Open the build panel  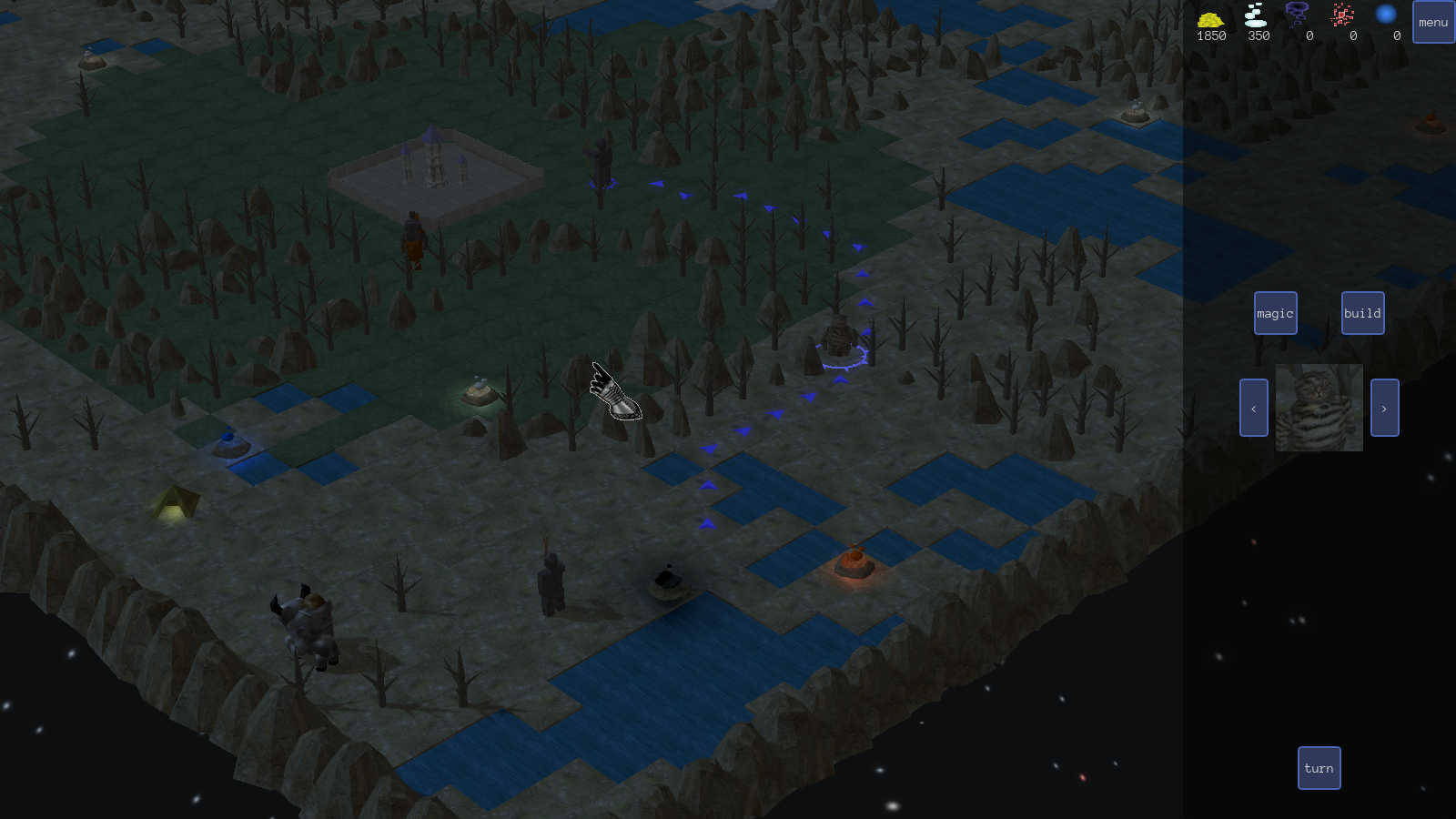(x=1362, y=313)
